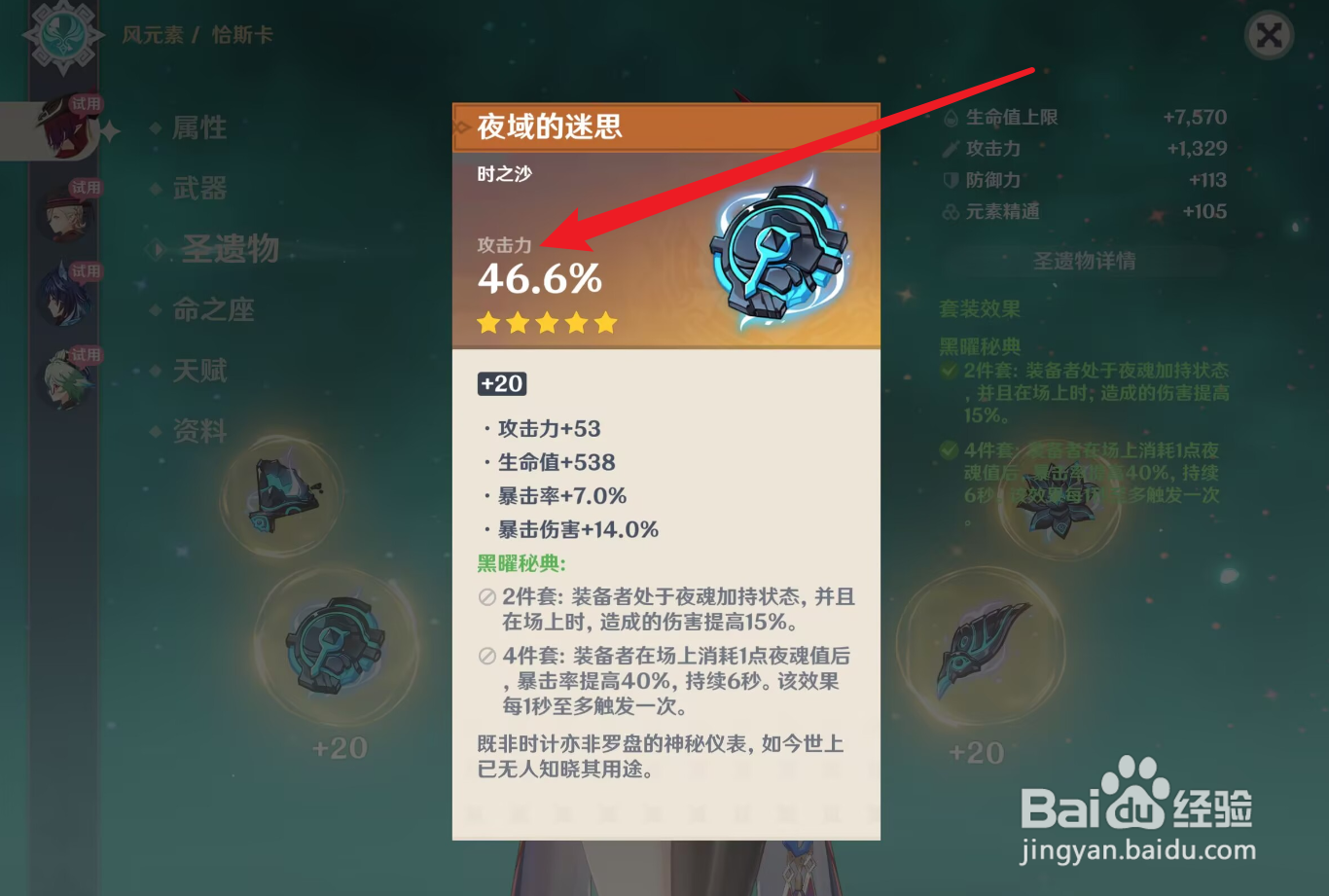Collapse the 圣遗物详情 panel
This screenshot has width=1329, height=896.
(x=1083, y=261)
